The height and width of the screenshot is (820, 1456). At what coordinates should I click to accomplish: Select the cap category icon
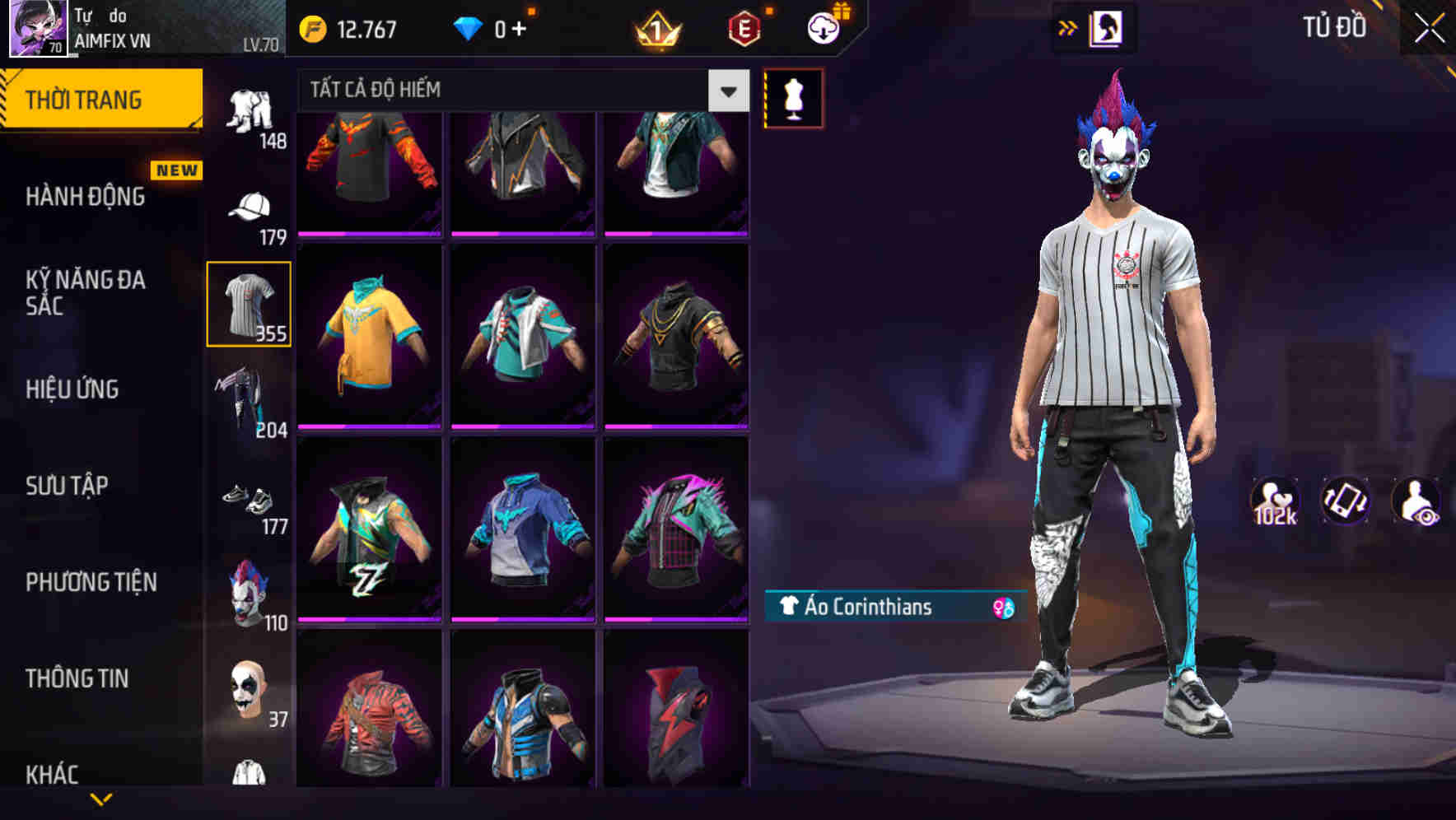click(x=251, y=204)
